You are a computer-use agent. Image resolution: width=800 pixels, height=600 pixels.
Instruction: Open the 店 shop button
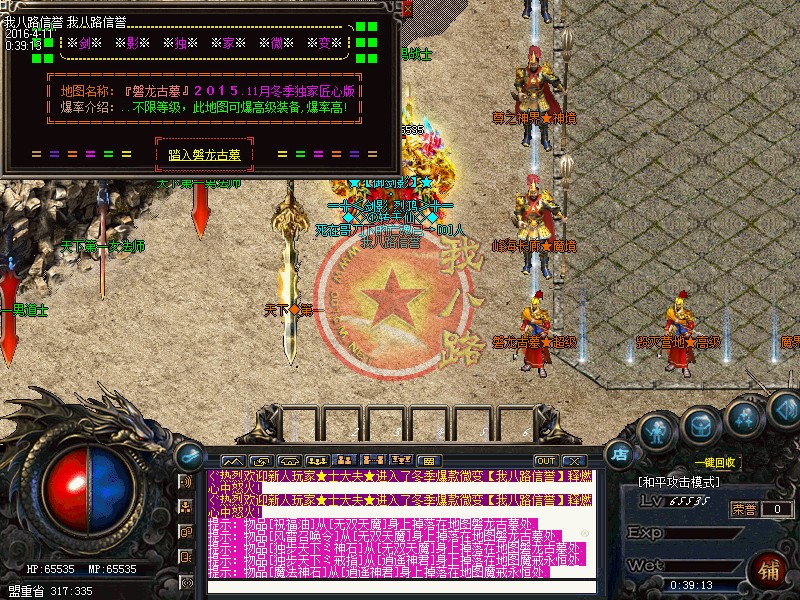point(620,455)
